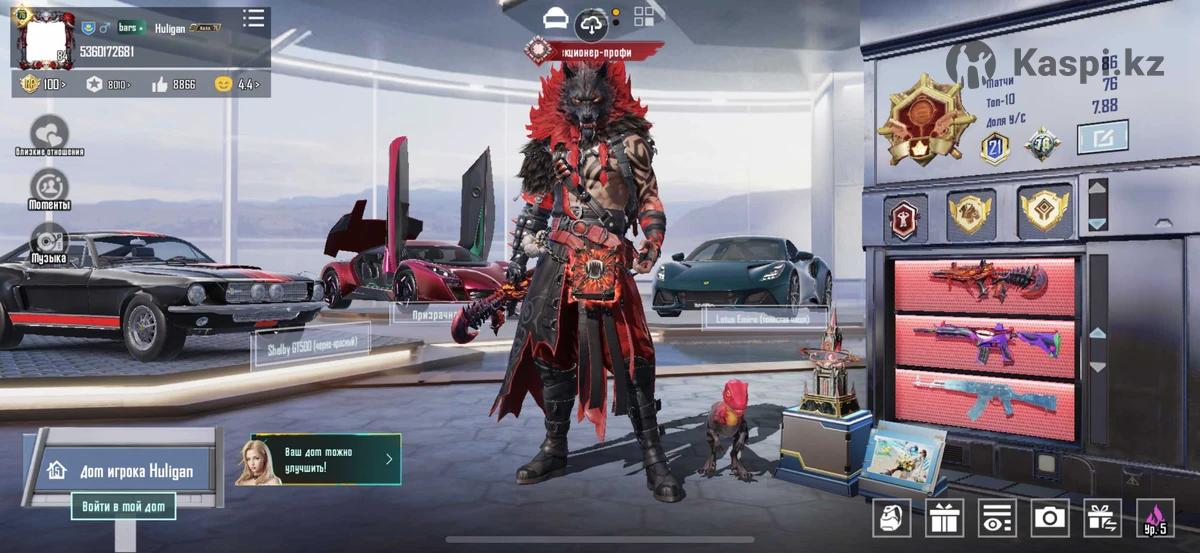The image size is (1200, 553).
Task: Open the flame level 5 popularity icon
Action: click(1155, 517)
